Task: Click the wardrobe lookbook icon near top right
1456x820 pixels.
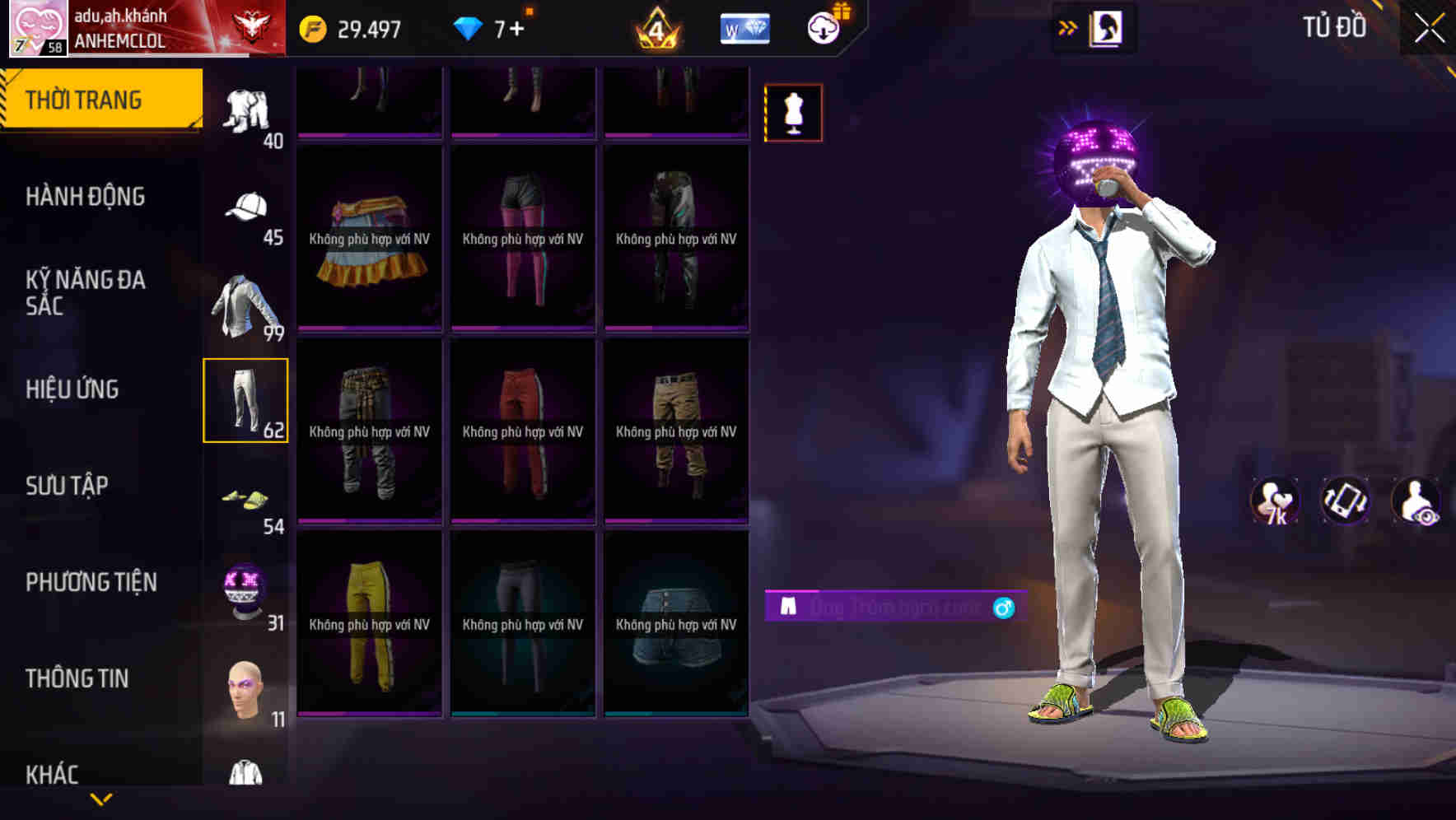Action: pyautogui.click(x=1107, y=27)
